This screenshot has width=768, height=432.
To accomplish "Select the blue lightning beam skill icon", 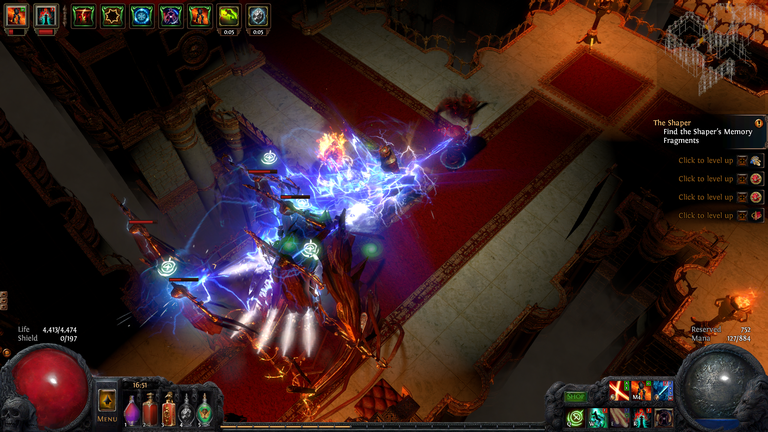I will [662, 392].
